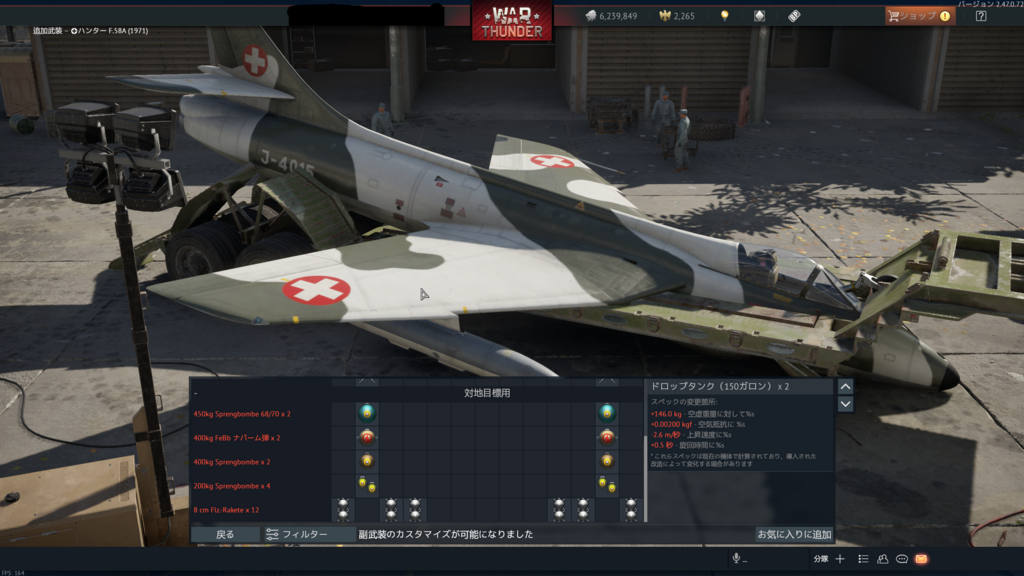Open the ショップ shop
This screenshot has height=576, width=1024.
[x=919, y=16]
